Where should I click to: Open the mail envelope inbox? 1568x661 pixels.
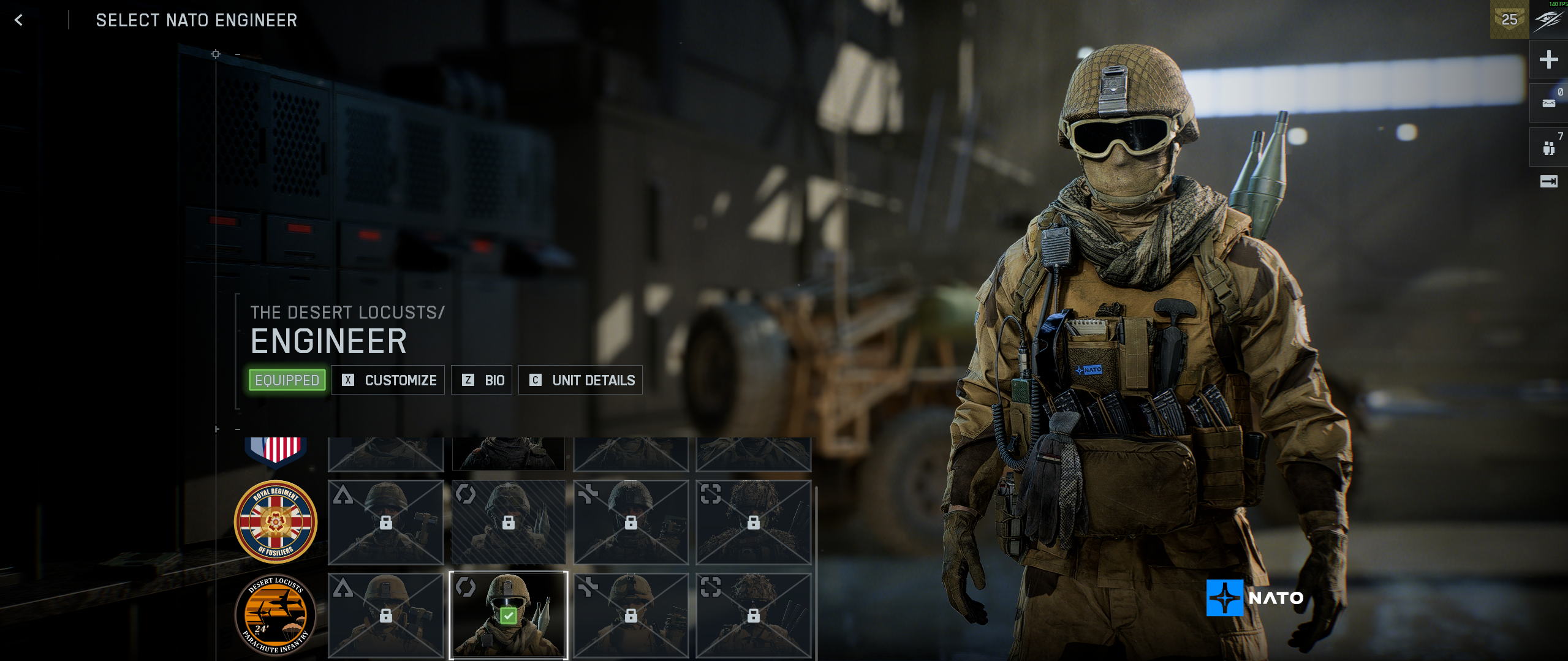click(1548, 103)
